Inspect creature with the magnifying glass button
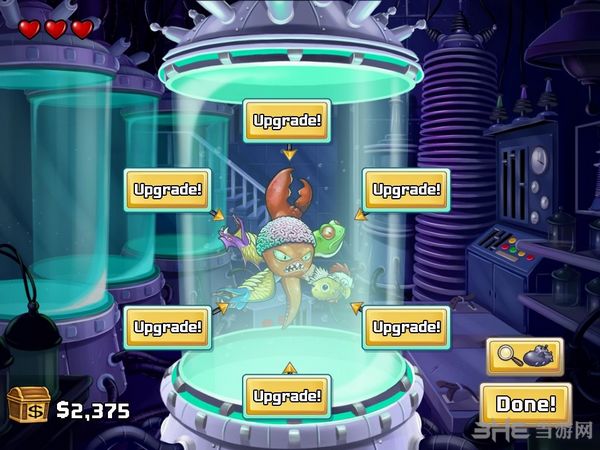 (525, 356)
